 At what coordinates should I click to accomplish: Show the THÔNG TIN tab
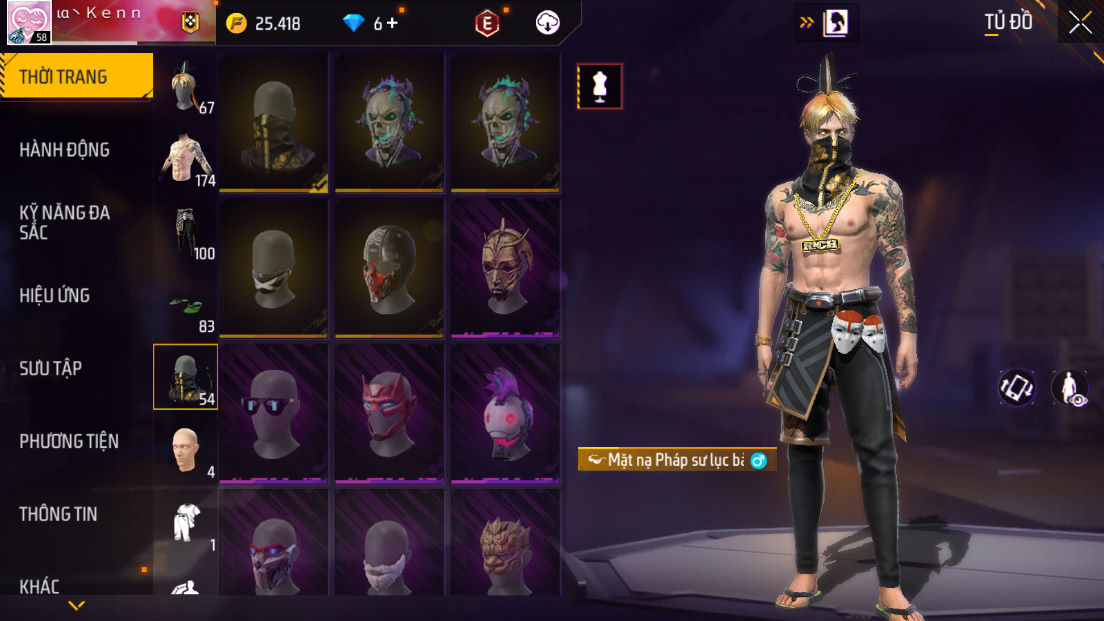59,514
